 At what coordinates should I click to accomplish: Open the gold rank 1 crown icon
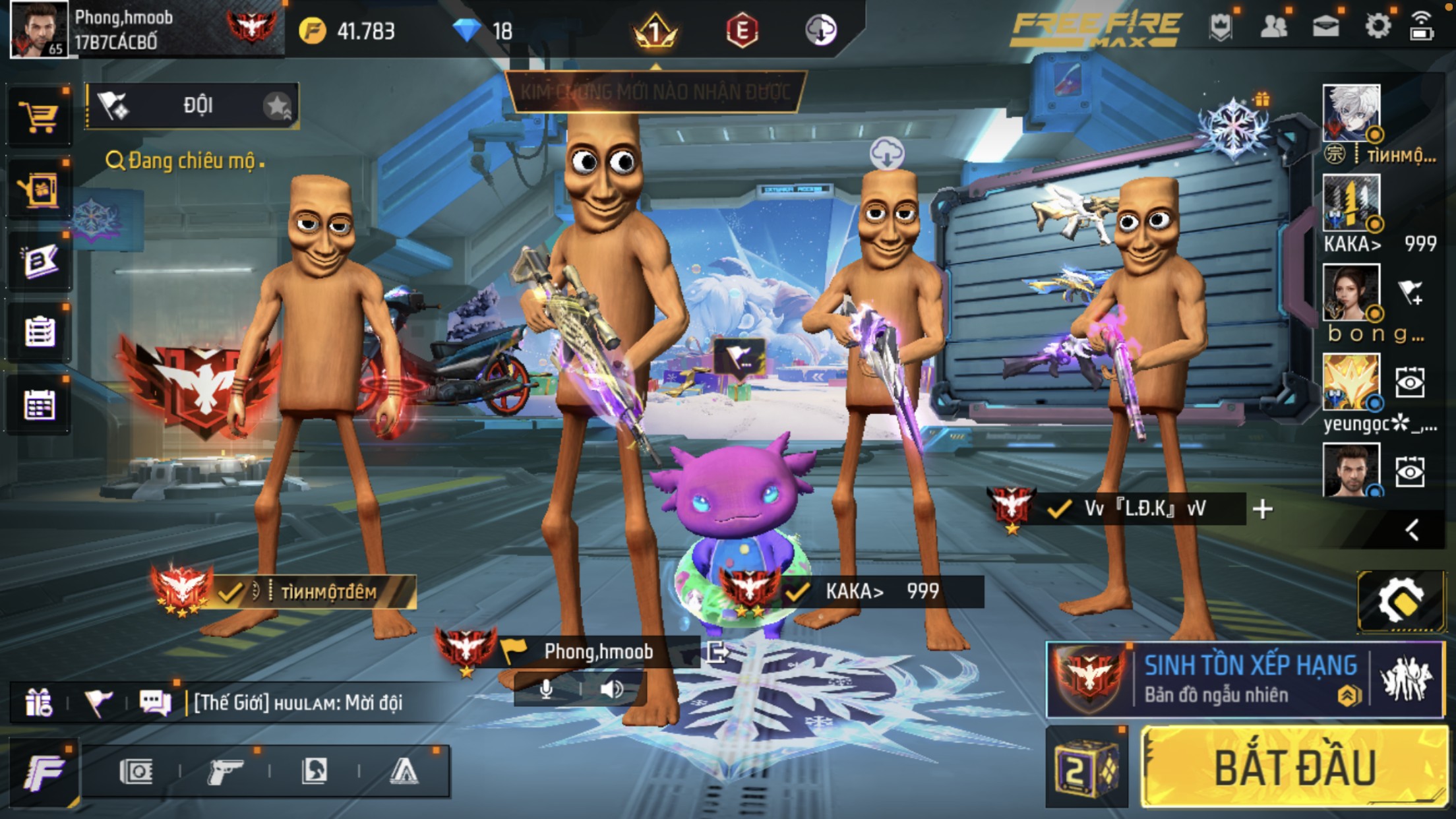pyautogui.click(x=654, y=31)
